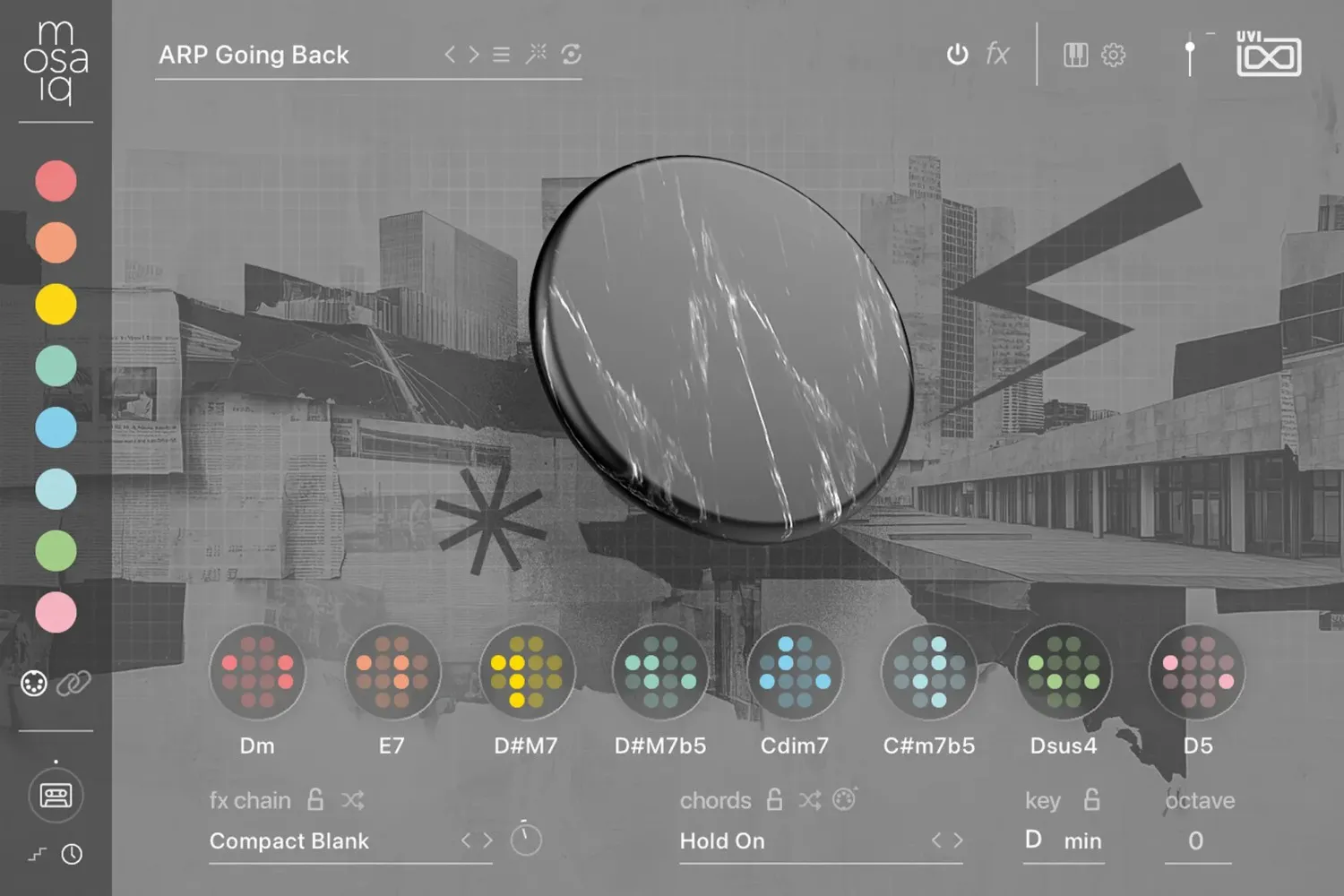Click the clock icon at bottom of sidebar
The height and width of the screenshot is (896, 1344).
point(72,855)
